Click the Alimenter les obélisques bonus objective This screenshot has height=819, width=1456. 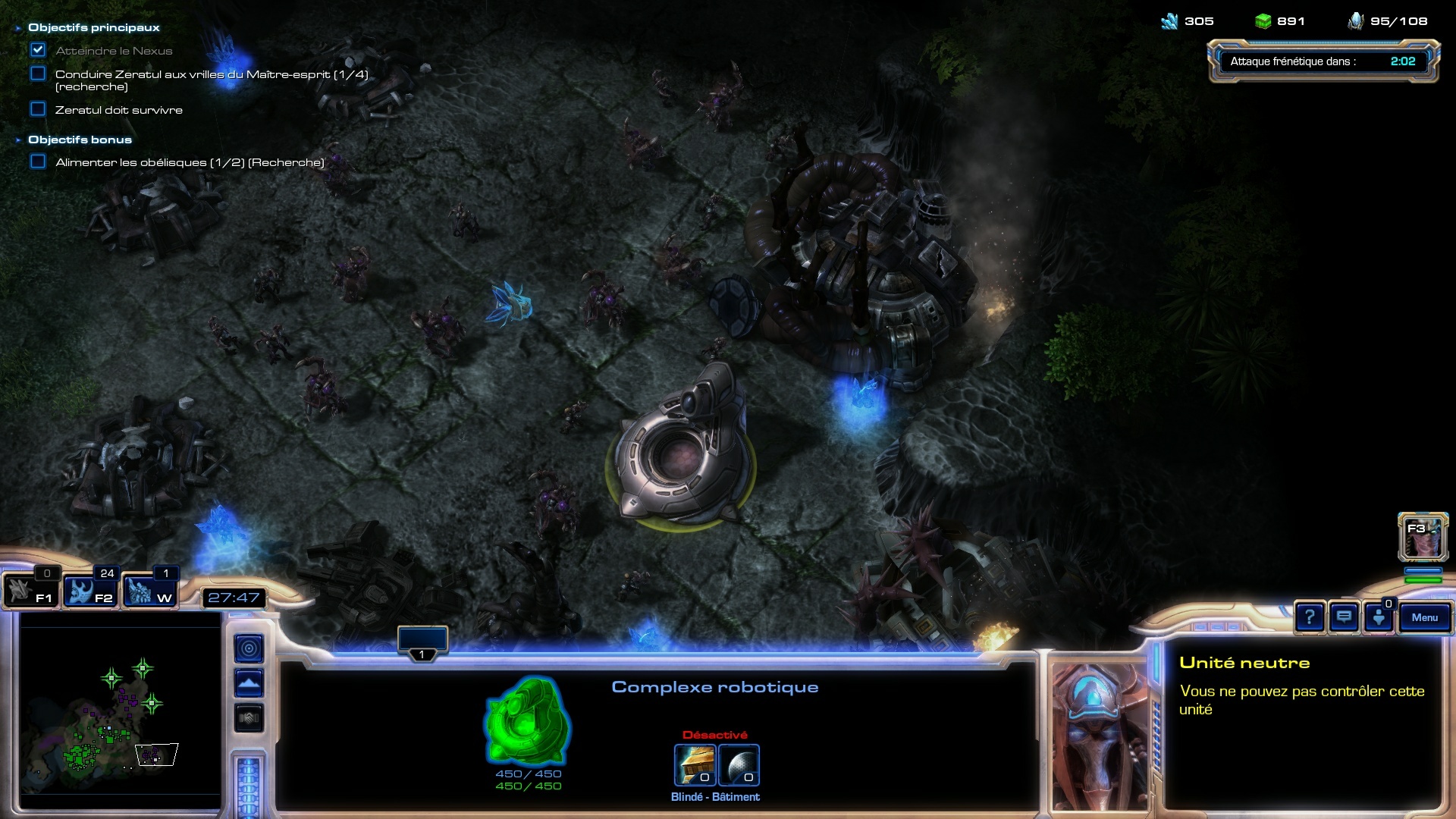tap(190, 162)
